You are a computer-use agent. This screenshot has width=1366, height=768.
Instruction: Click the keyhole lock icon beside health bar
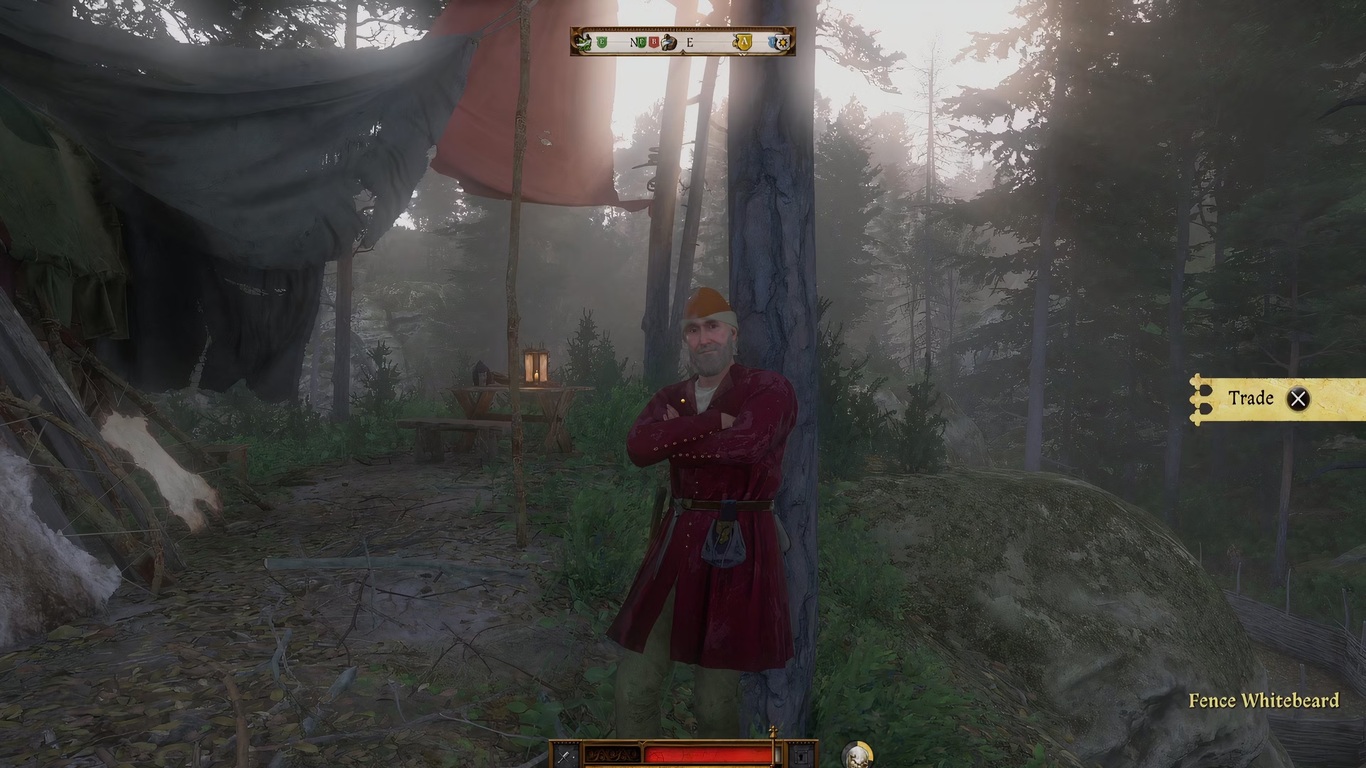(802, 755)
